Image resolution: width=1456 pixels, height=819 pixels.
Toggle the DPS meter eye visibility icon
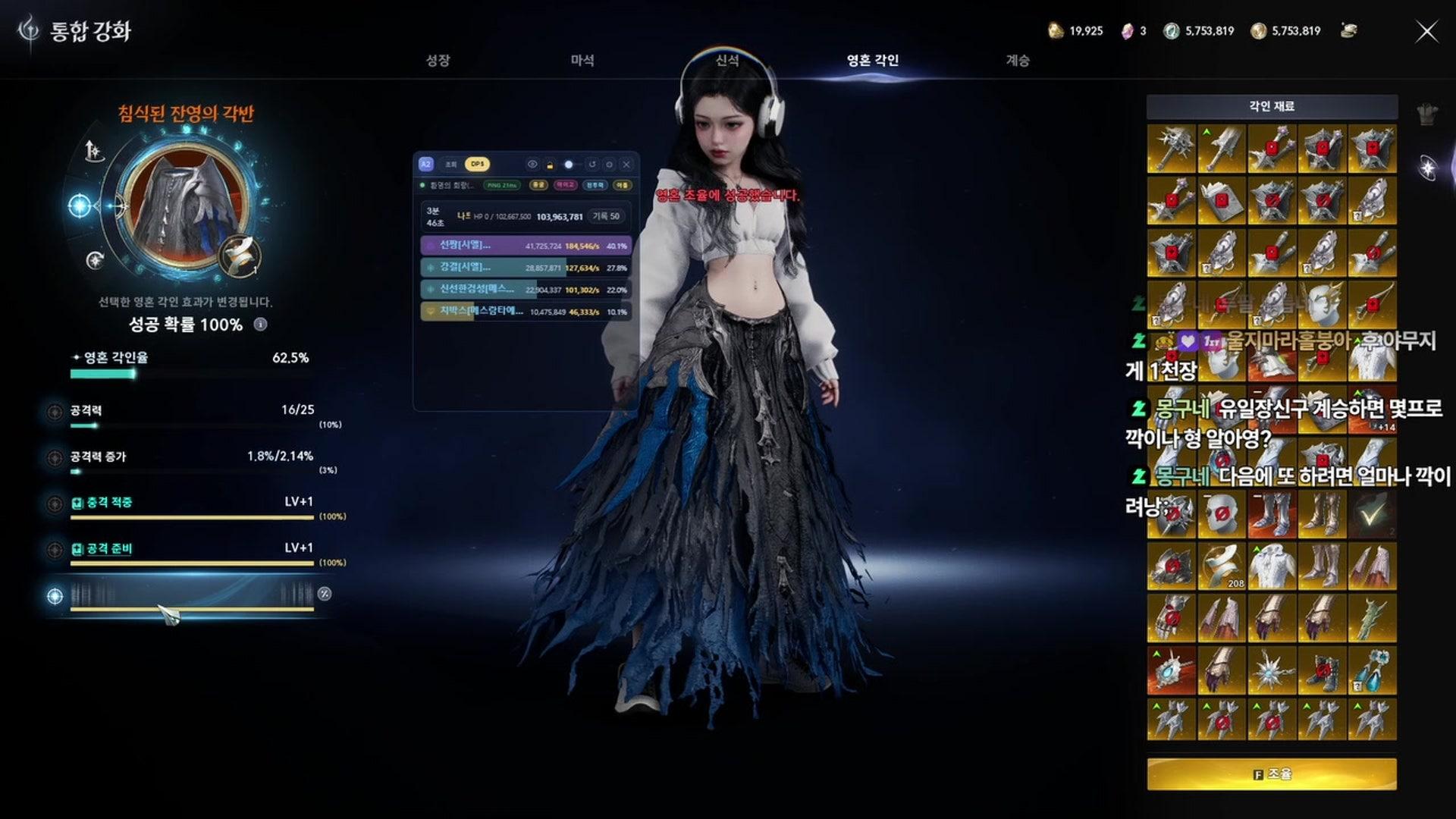532,165
